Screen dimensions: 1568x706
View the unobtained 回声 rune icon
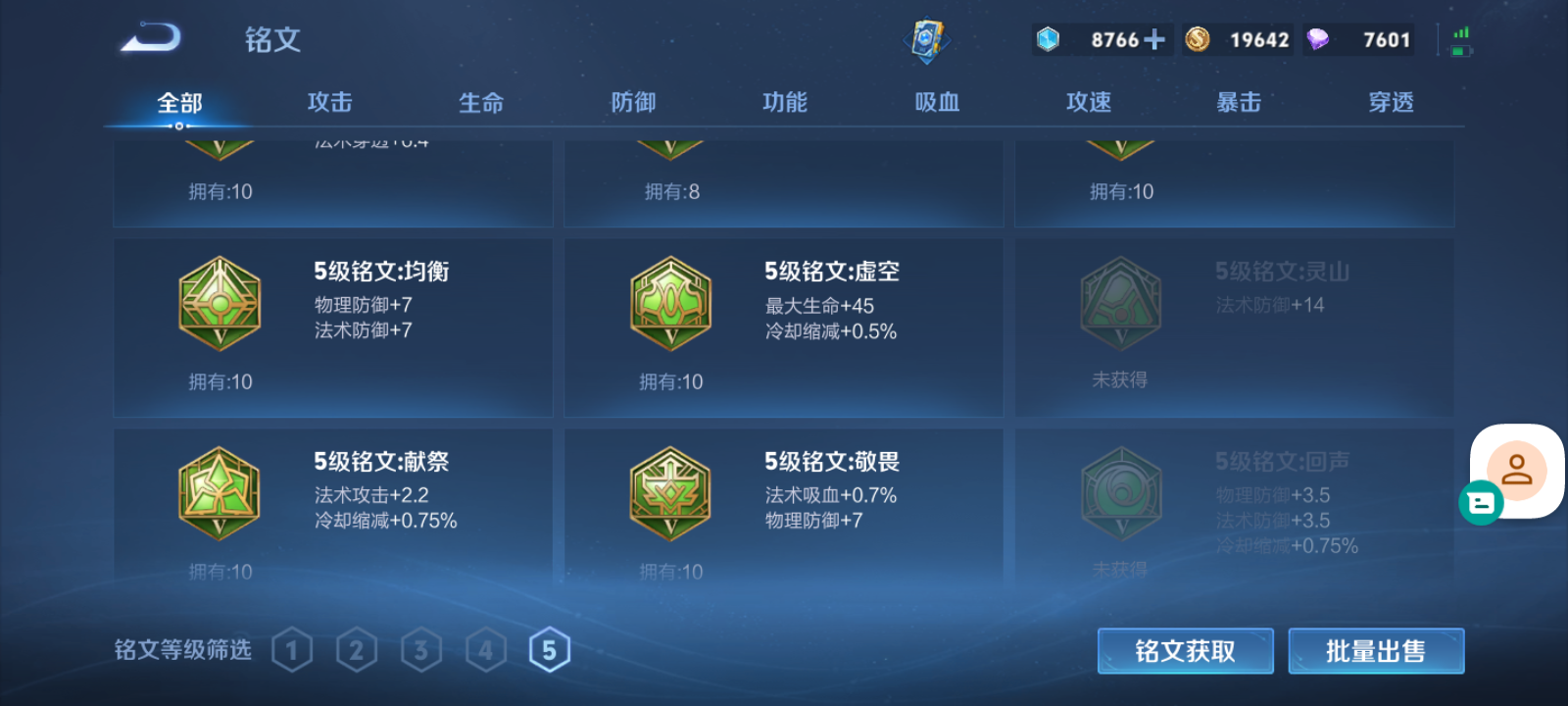pos(1120,491)
